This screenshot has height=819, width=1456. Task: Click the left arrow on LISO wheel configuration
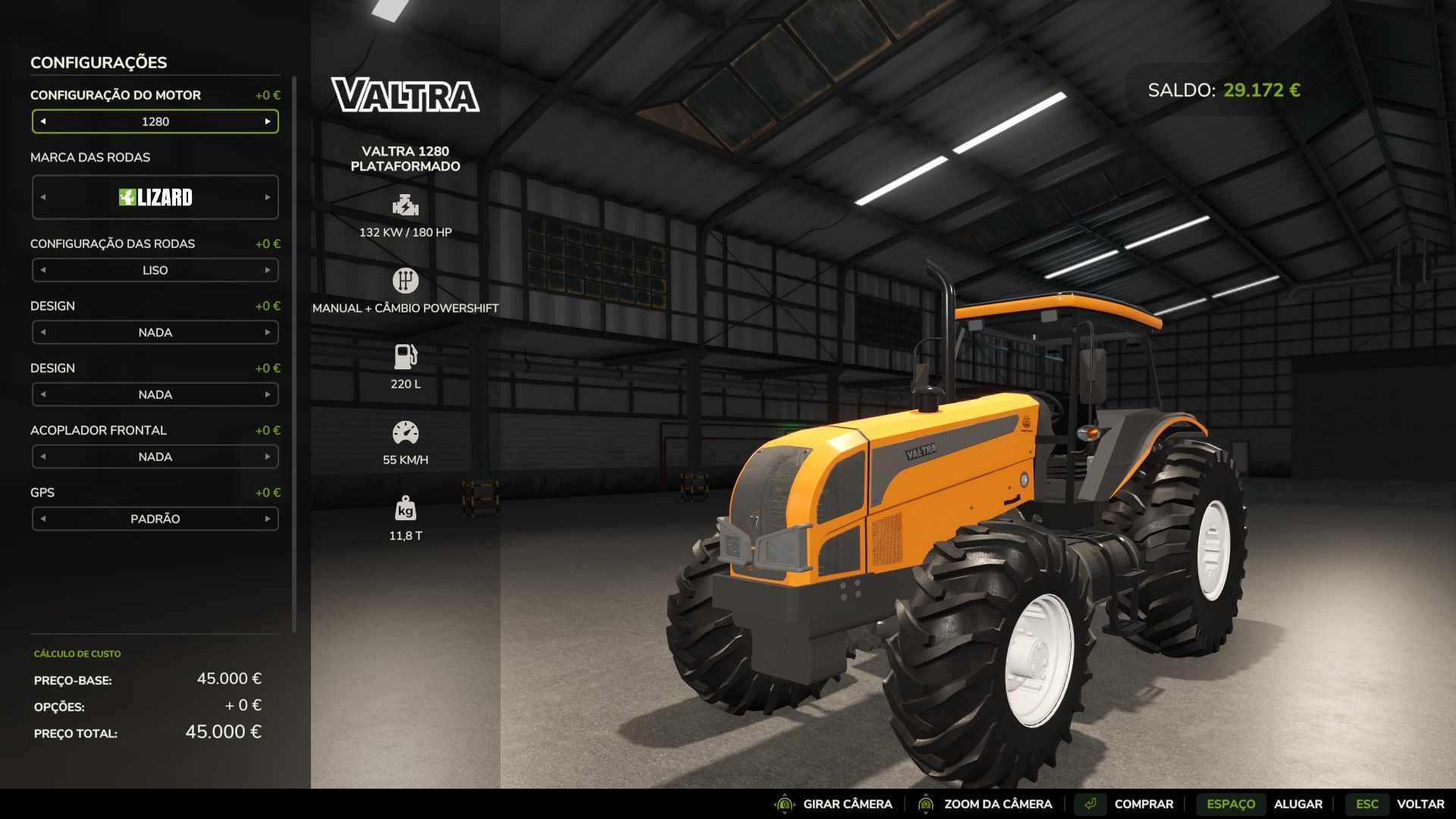tap(42, 270)
